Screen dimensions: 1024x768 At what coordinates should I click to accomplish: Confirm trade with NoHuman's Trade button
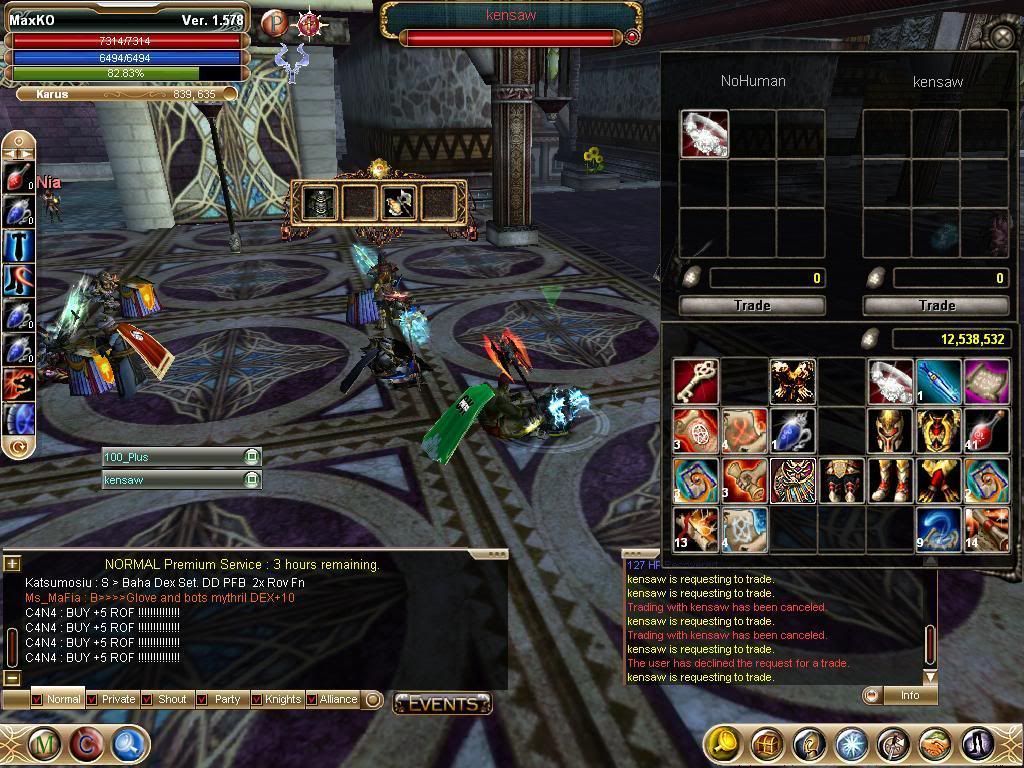(752, 305)
